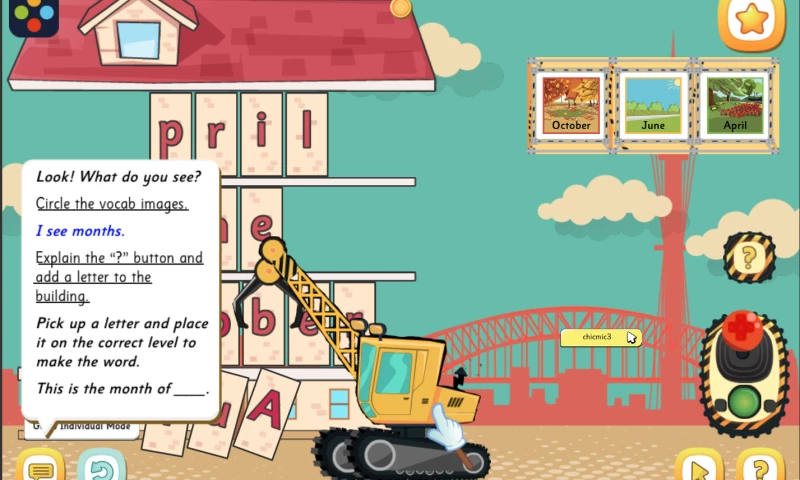Viewport: 800px width, 480px height.
Task: Choose the June picture card
Action: tap(653, 104)
